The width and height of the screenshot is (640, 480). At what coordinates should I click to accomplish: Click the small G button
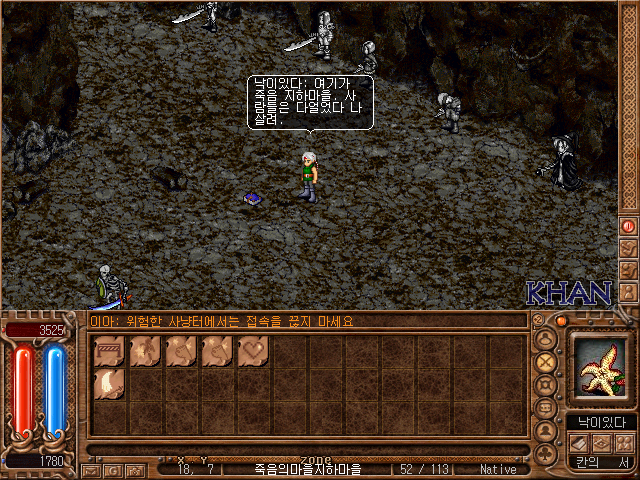click(x=113, y=469)
